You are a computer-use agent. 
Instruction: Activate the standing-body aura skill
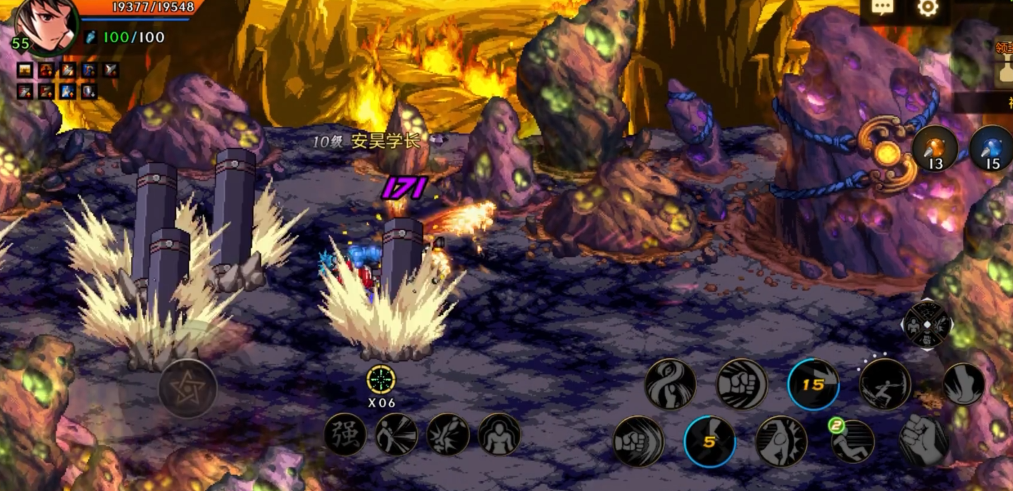pyautogui.click(x=497, y=435)
